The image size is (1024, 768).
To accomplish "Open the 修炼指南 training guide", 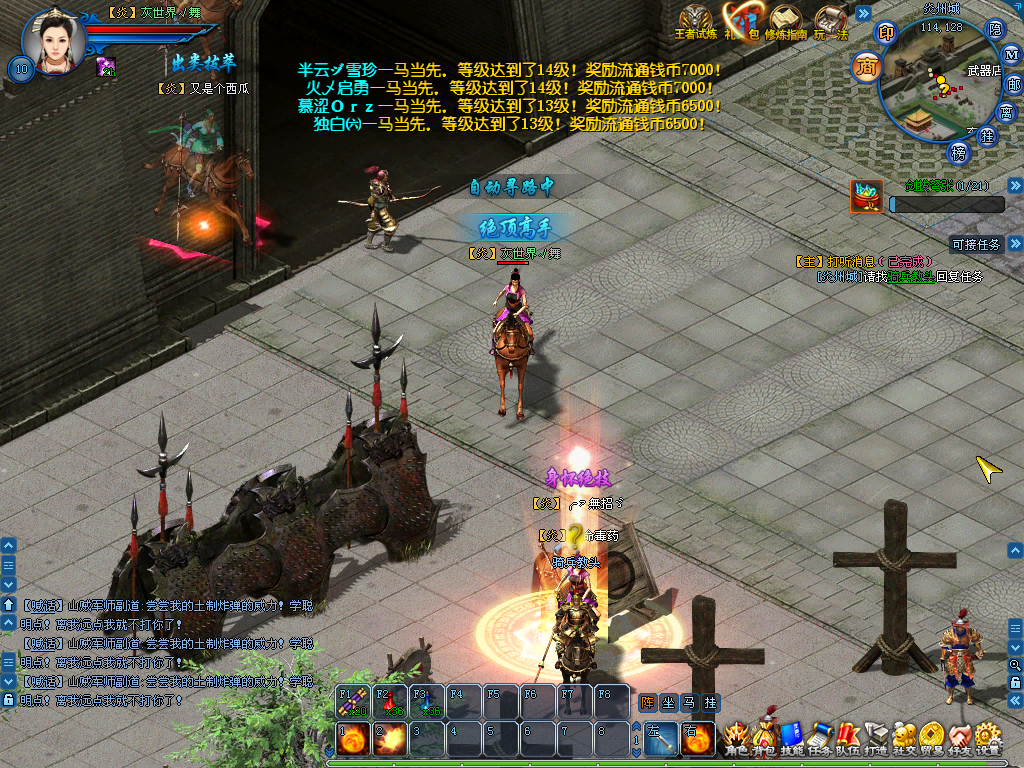I will coord(786,20).
